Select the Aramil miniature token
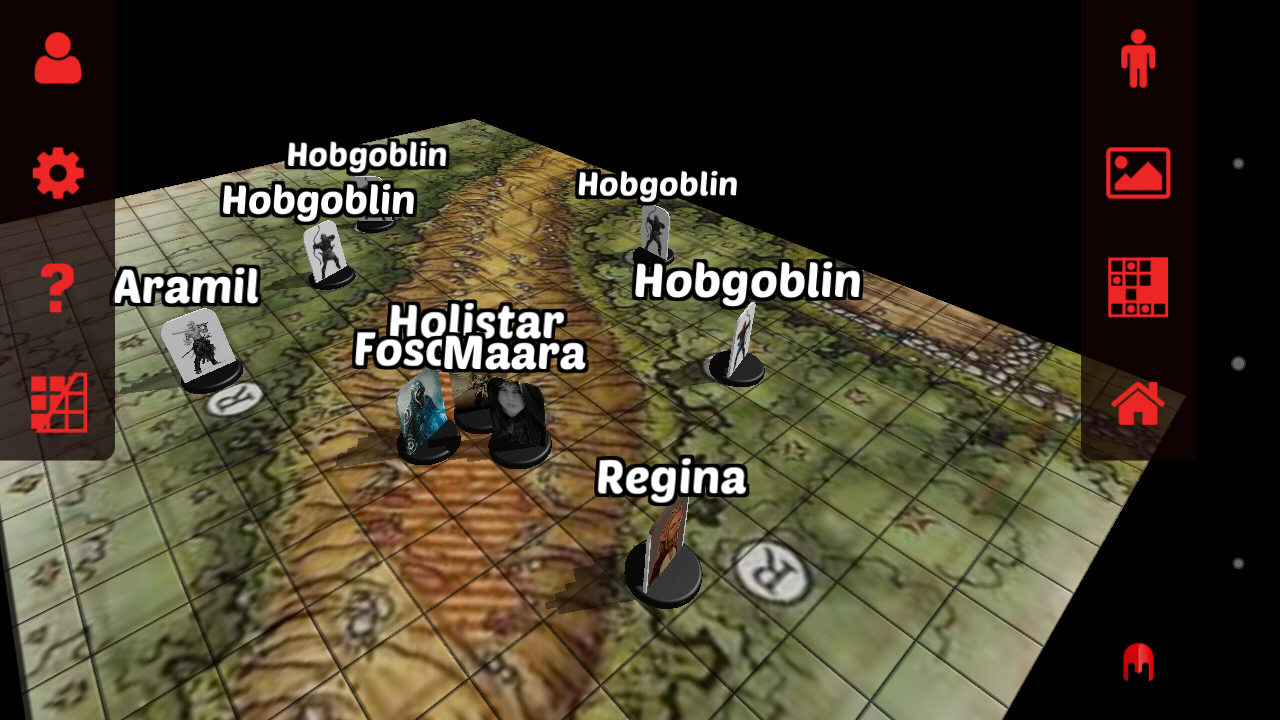 click(x=200, y=348)
